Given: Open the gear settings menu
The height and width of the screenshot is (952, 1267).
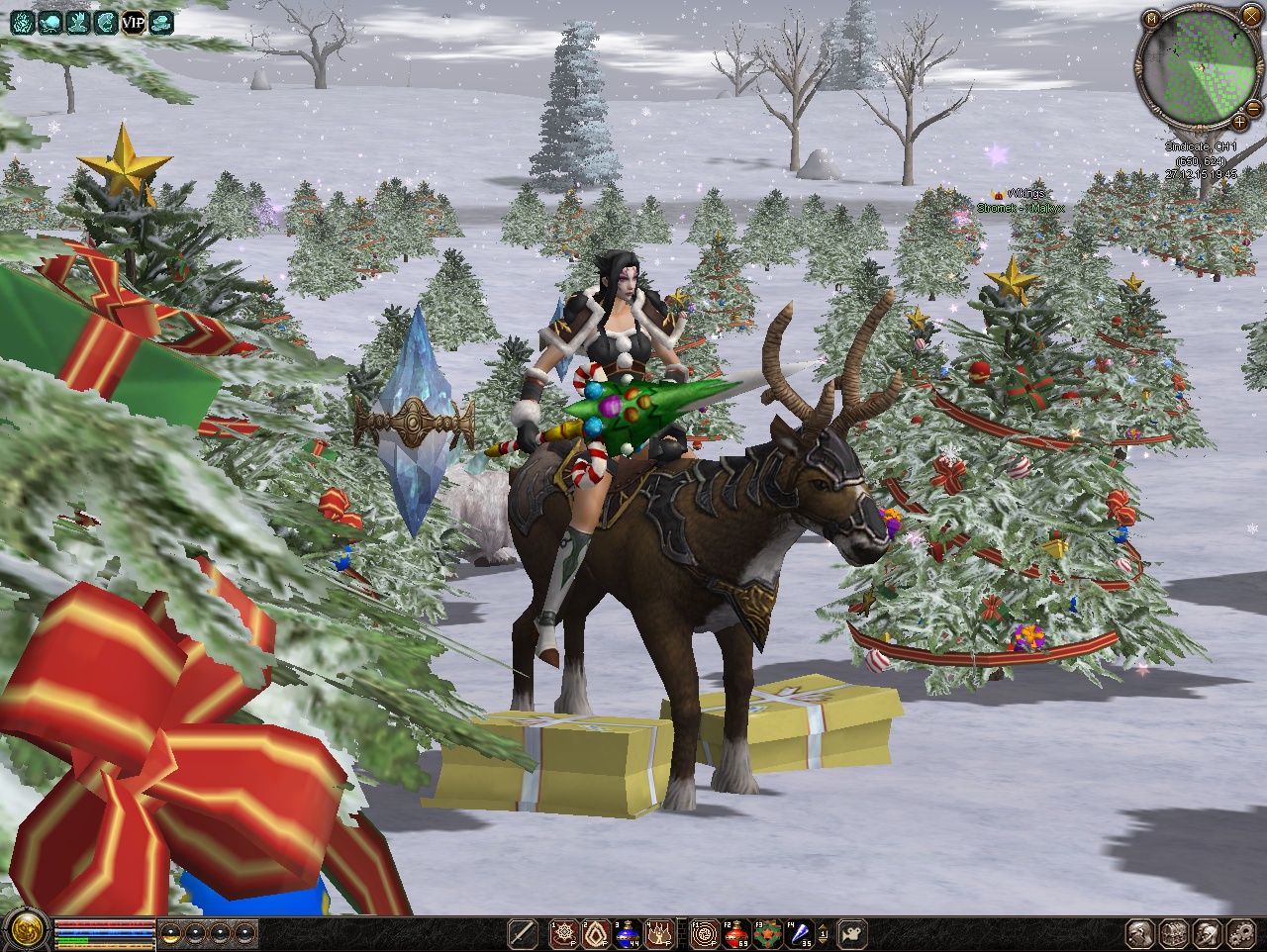Looking at the screenshot, I should point(1240,932).
